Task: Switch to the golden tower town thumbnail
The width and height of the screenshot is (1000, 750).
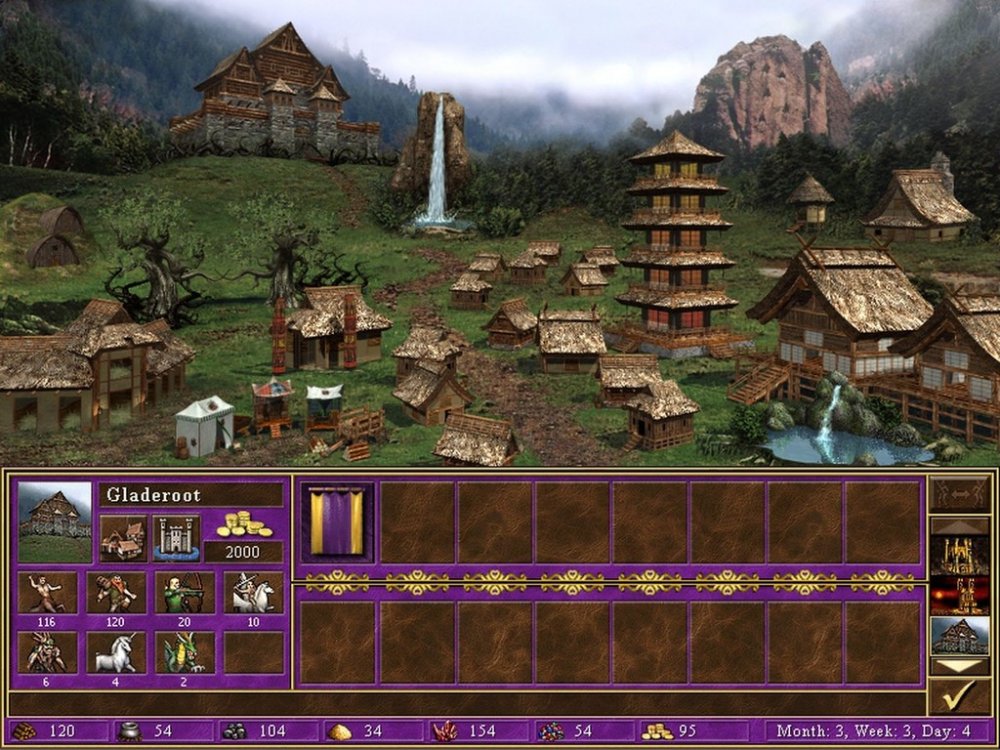Action: (959, 555)
